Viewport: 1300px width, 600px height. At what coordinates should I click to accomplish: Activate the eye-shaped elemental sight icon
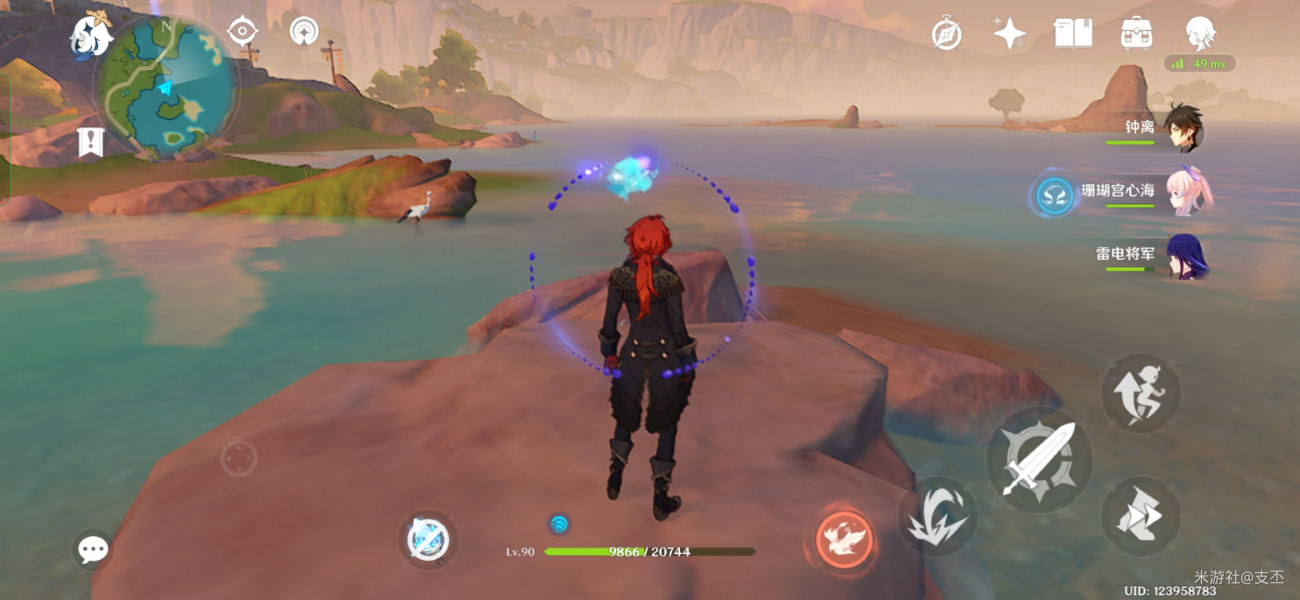point(242,31)
